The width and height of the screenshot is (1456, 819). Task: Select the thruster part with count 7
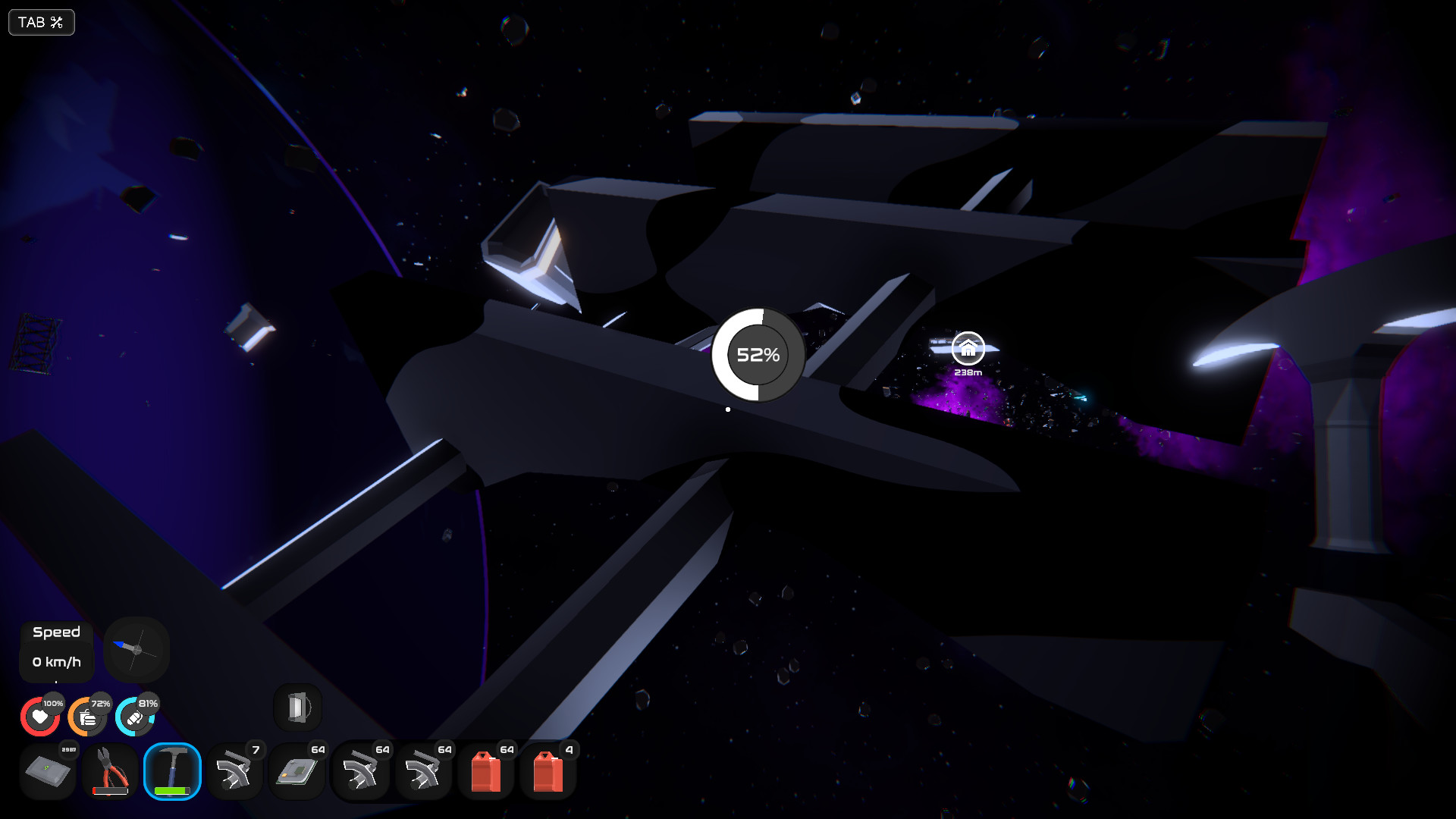235,771
